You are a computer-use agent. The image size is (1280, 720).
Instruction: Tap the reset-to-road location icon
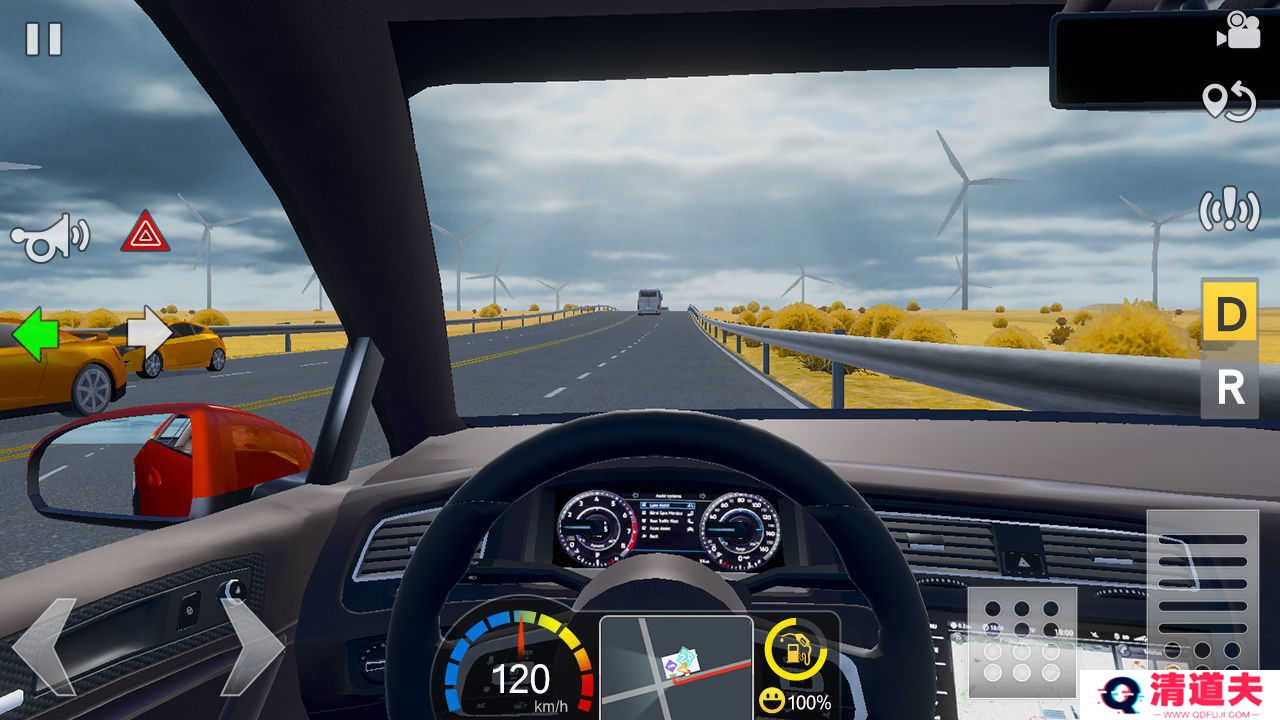(x=1229, y=102)
